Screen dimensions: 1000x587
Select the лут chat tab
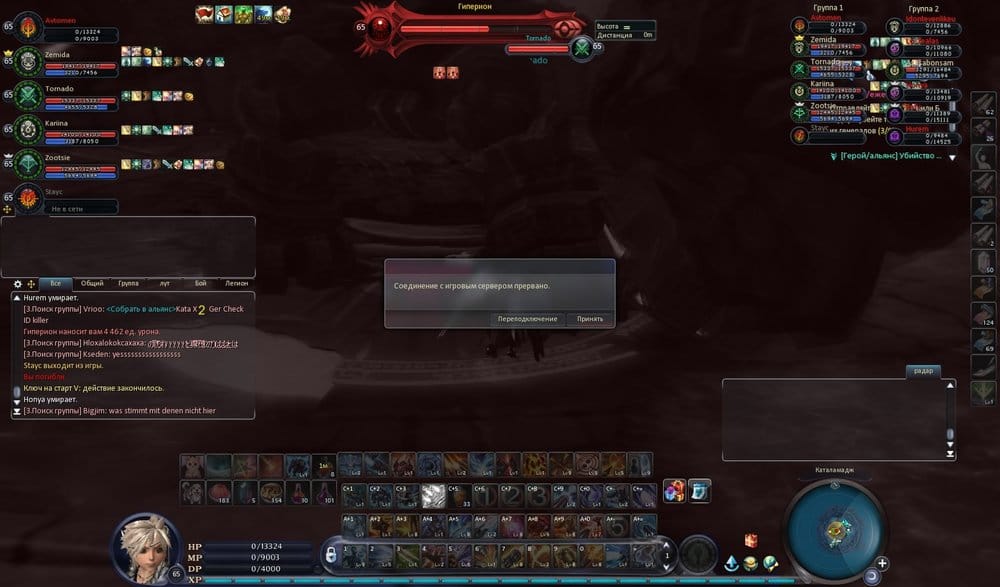point(164,284)
